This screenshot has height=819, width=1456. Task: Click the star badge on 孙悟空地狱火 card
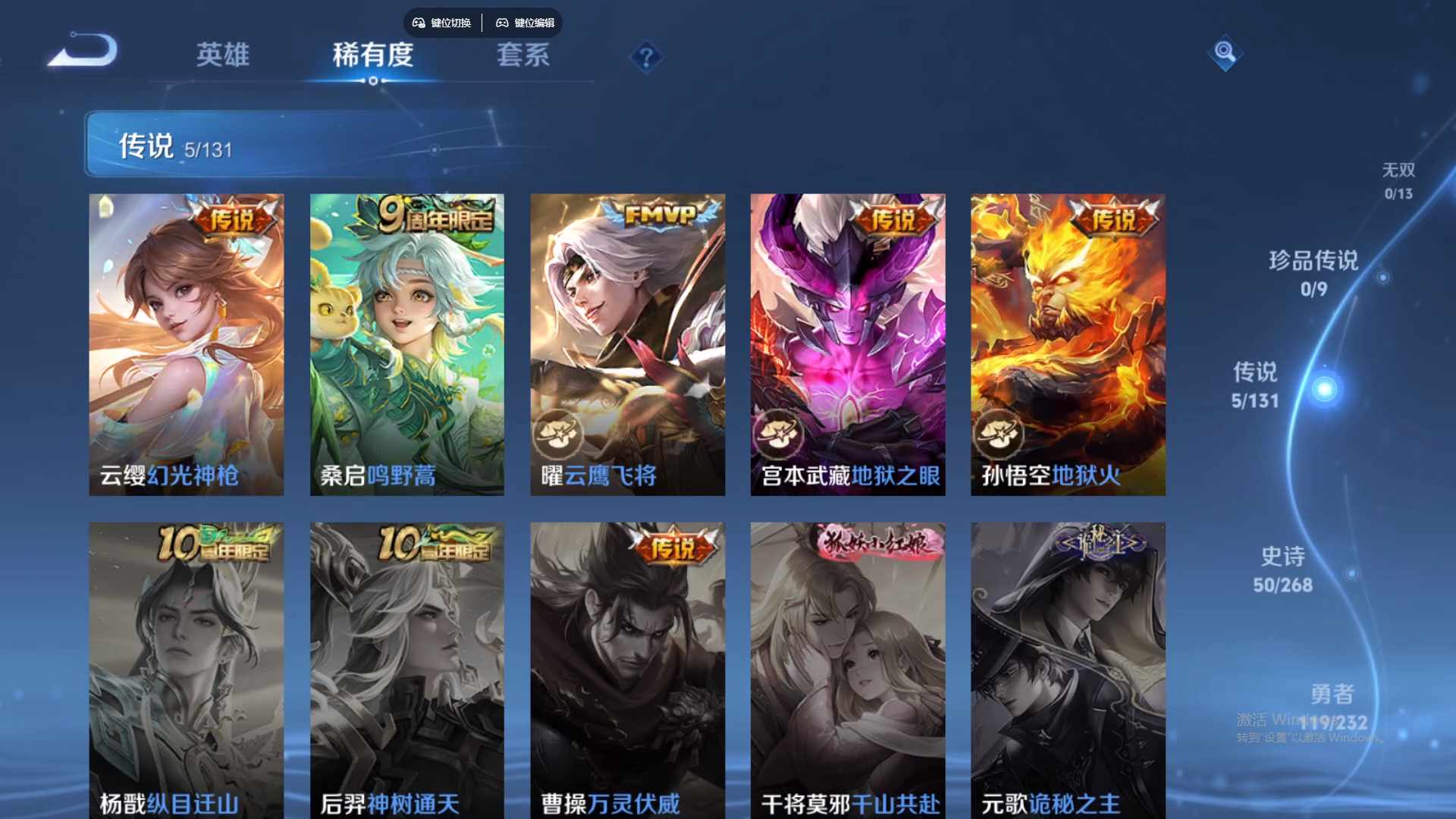tap(999, 433)
